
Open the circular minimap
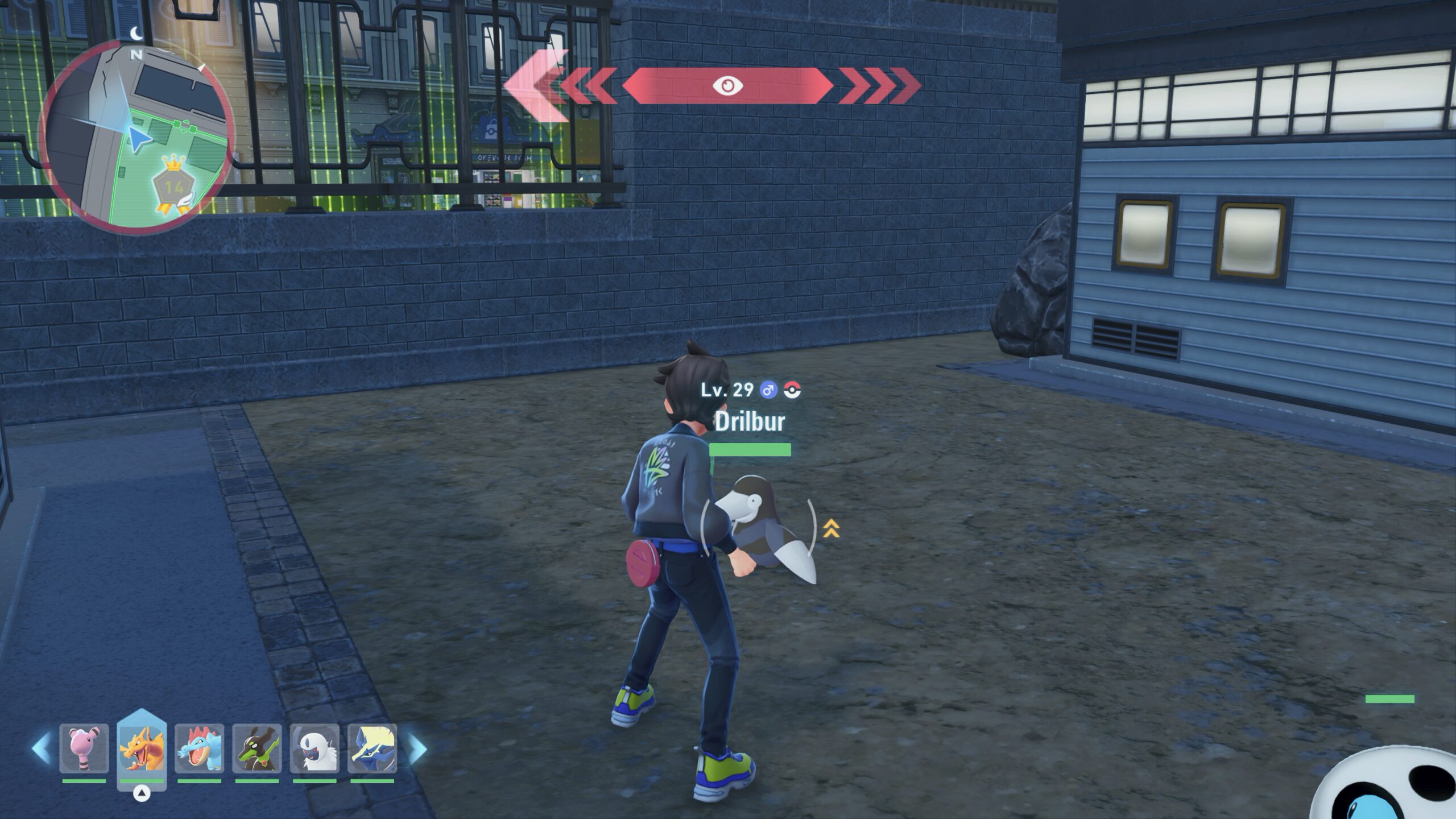click(135, 136)
